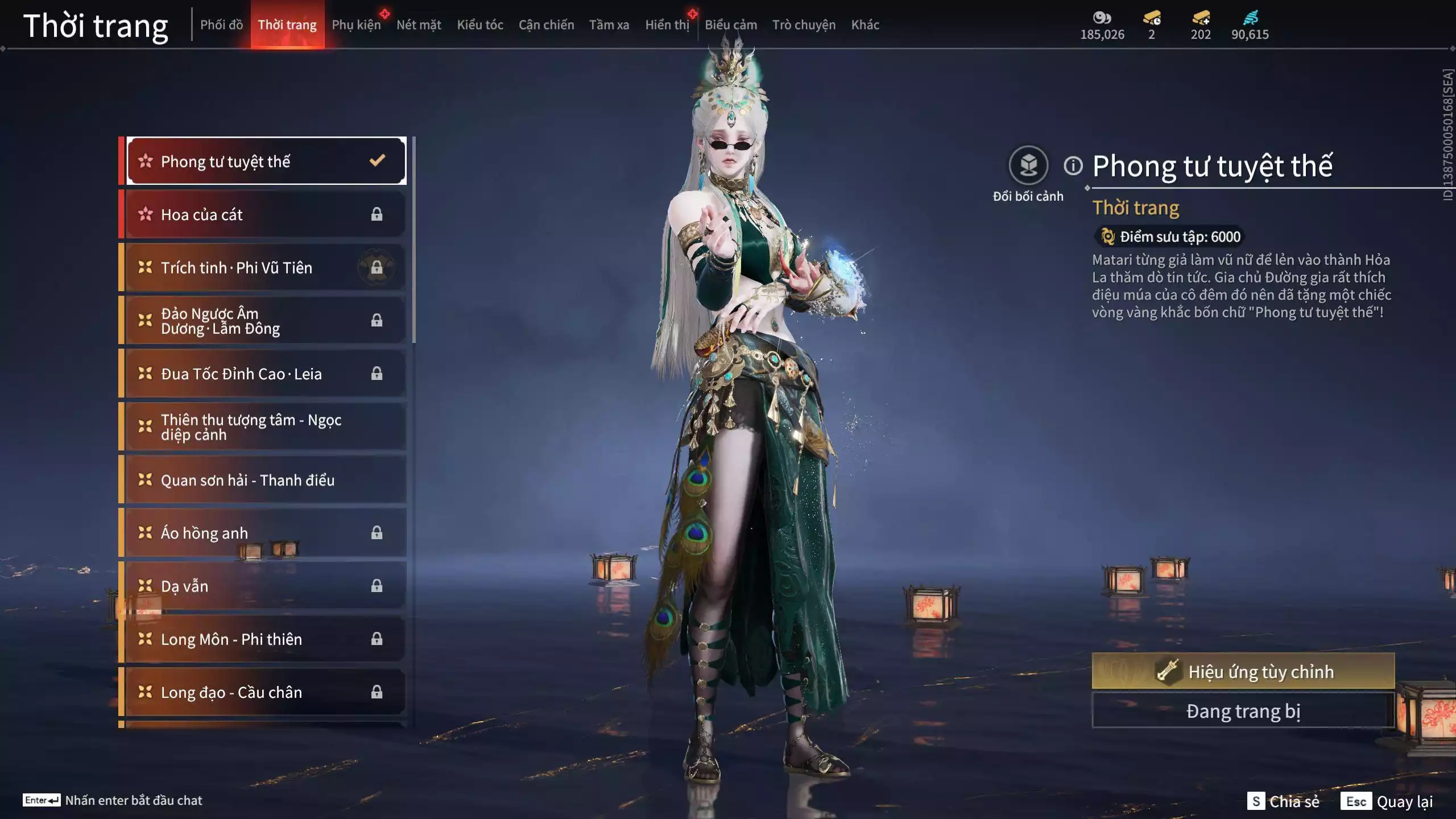Click the Đang trang bị button

(x=1243, y=711)
